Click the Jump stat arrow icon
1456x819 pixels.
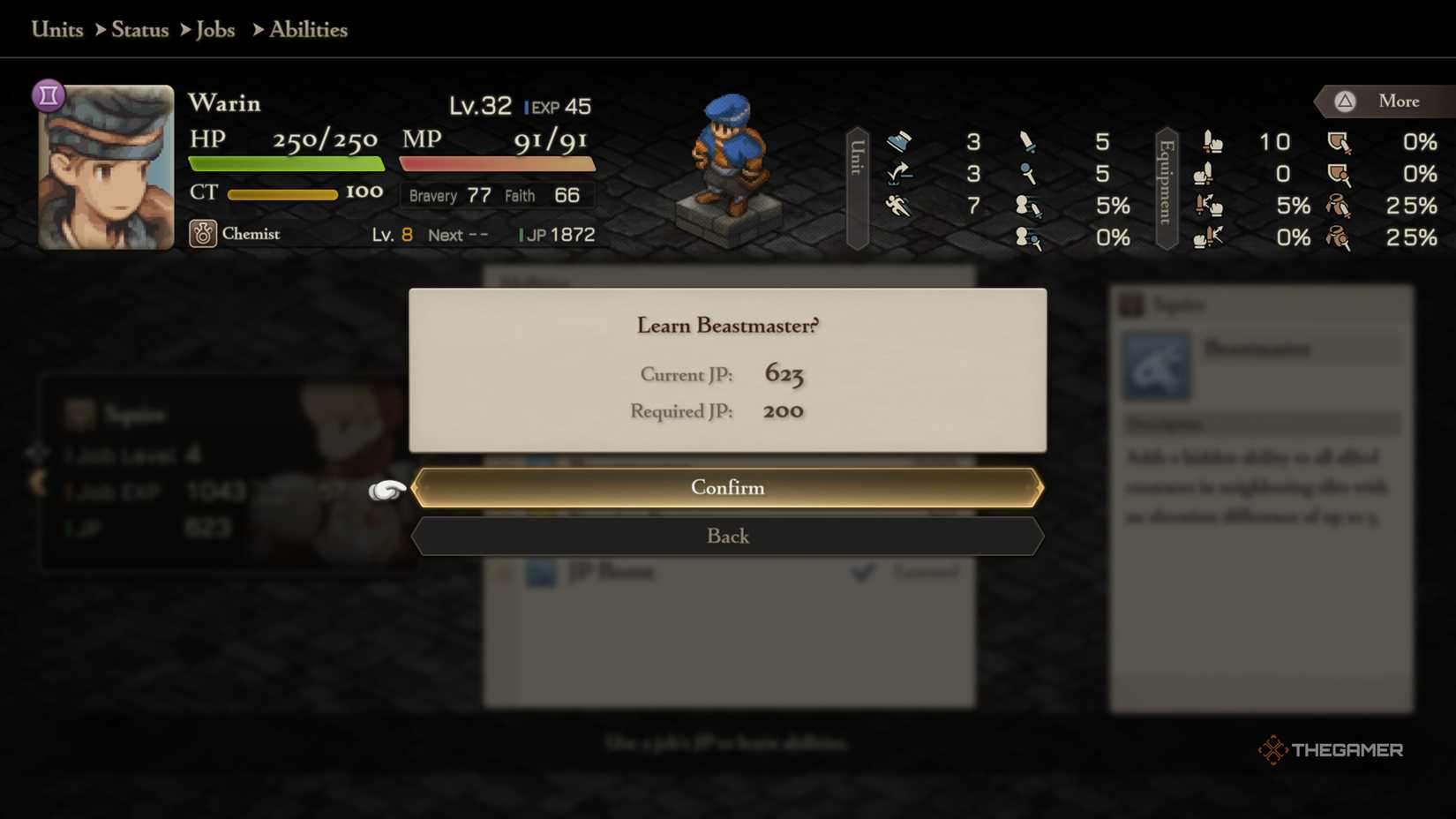pyautogui.click(x=900, y=173)
